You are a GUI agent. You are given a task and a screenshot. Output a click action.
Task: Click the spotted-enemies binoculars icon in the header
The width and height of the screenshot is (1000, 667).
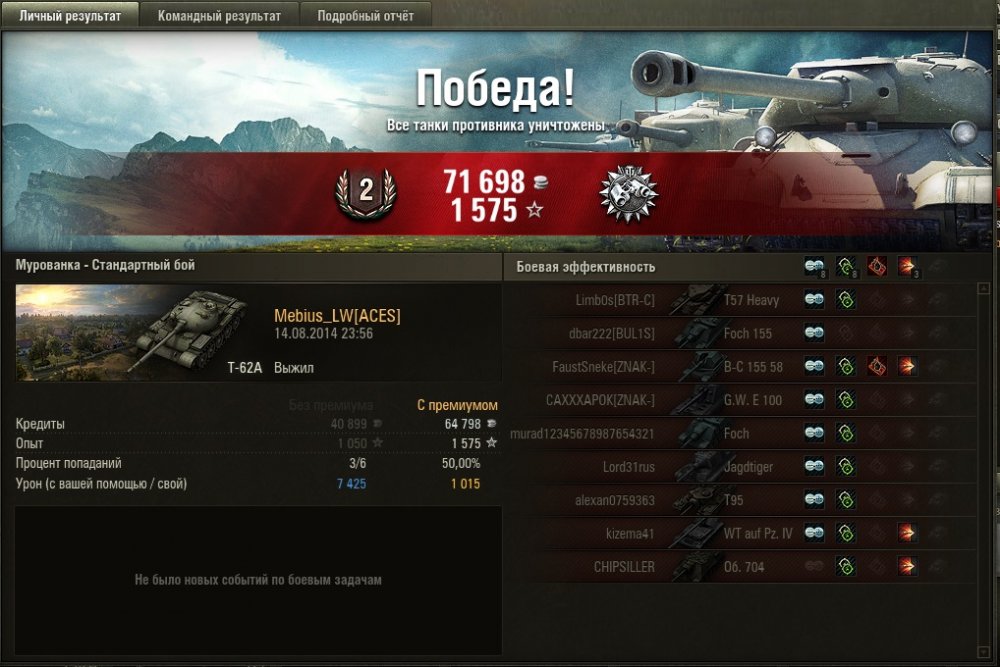[x=815, y=267]
